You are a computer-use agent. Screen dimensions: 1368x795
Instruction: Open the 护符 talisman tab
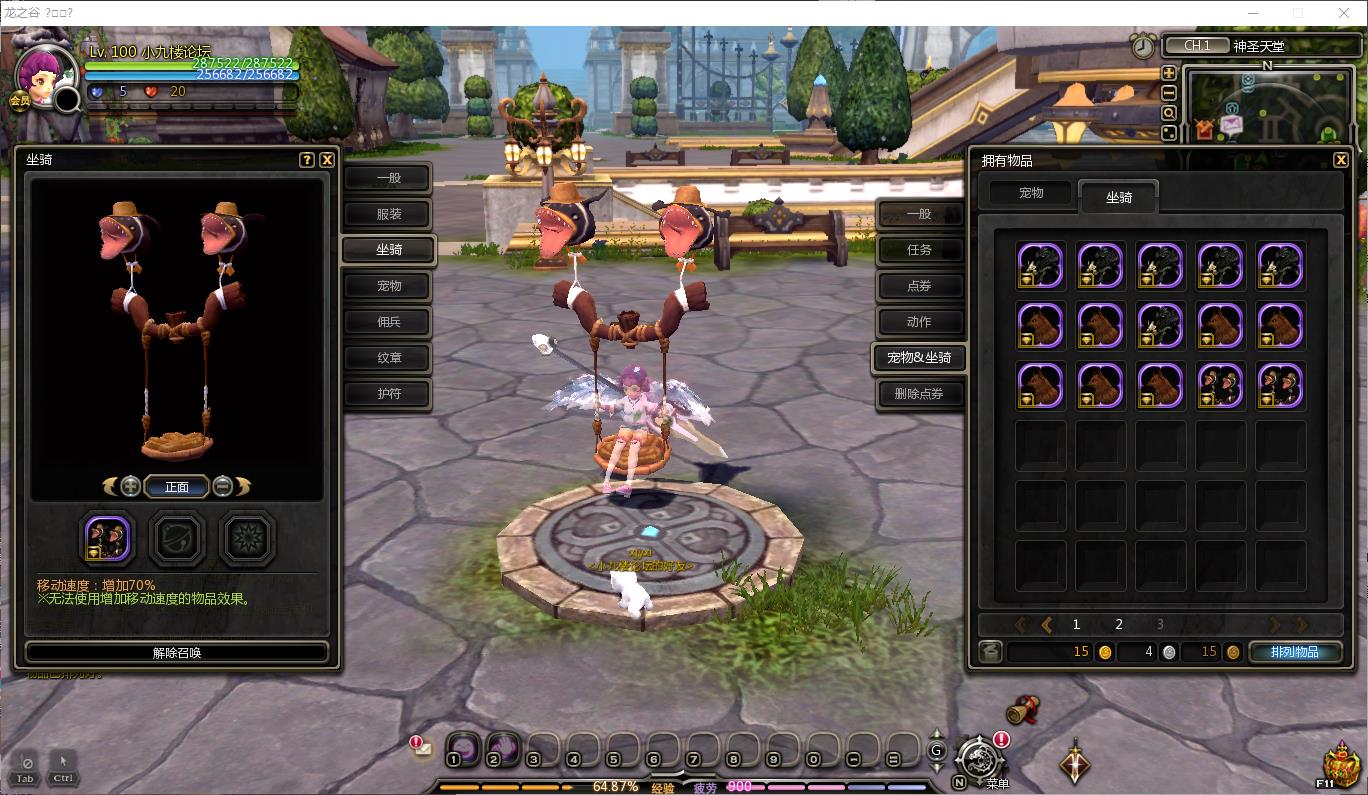coord(389,394)
